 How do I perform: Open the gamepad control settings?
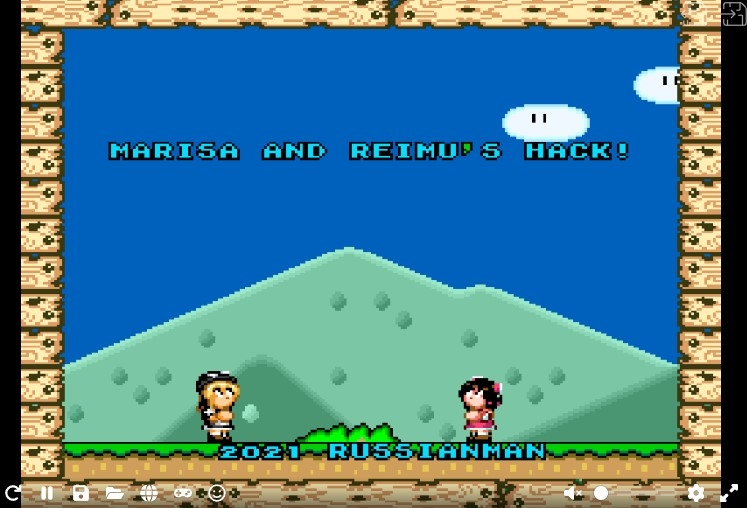[x=183, y=493]
